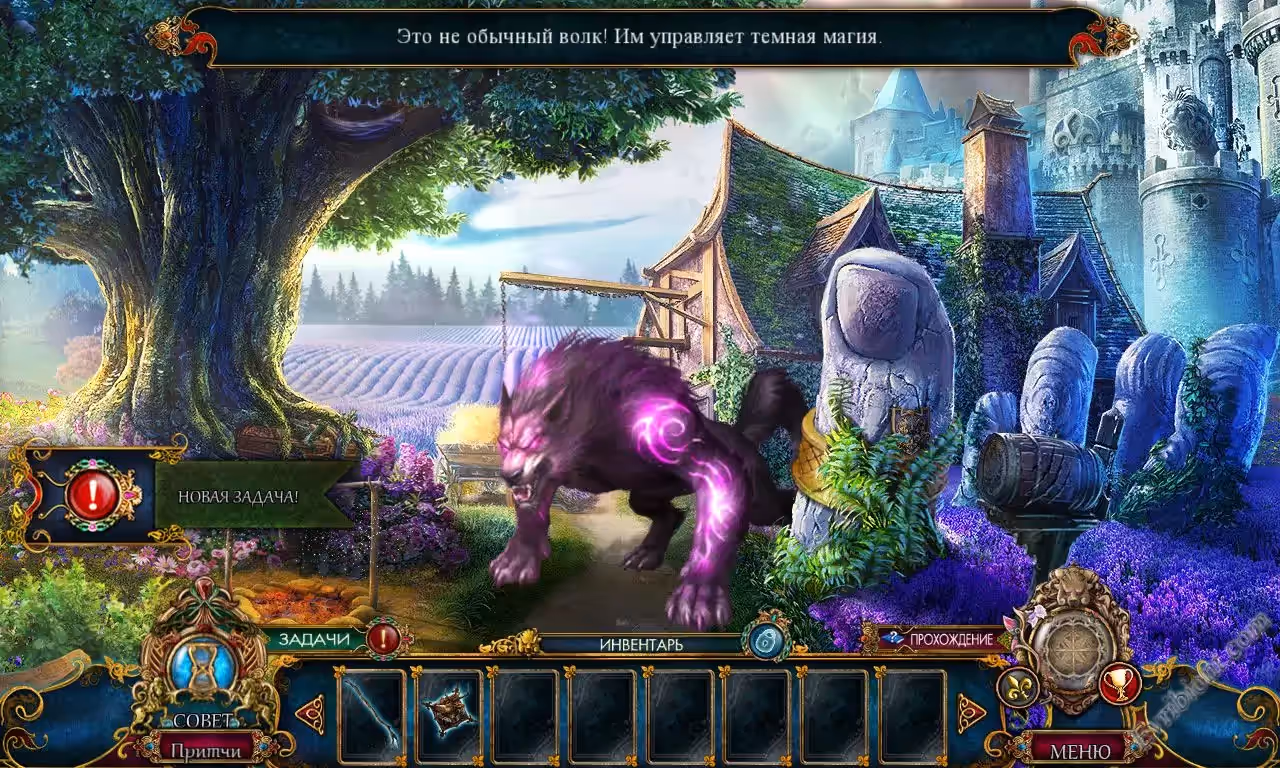The width and height of the screenshot is (1280, 768).
Task: Open the Задачи task list
Action: [x=313, y=639]
